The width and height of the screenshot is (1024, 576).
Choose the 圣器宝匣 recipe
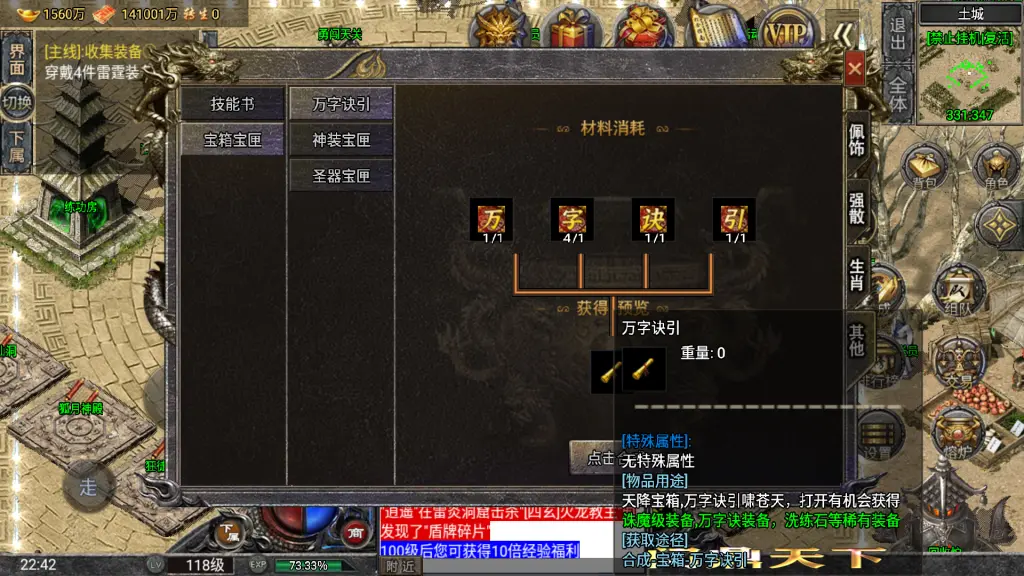[341, 176]
